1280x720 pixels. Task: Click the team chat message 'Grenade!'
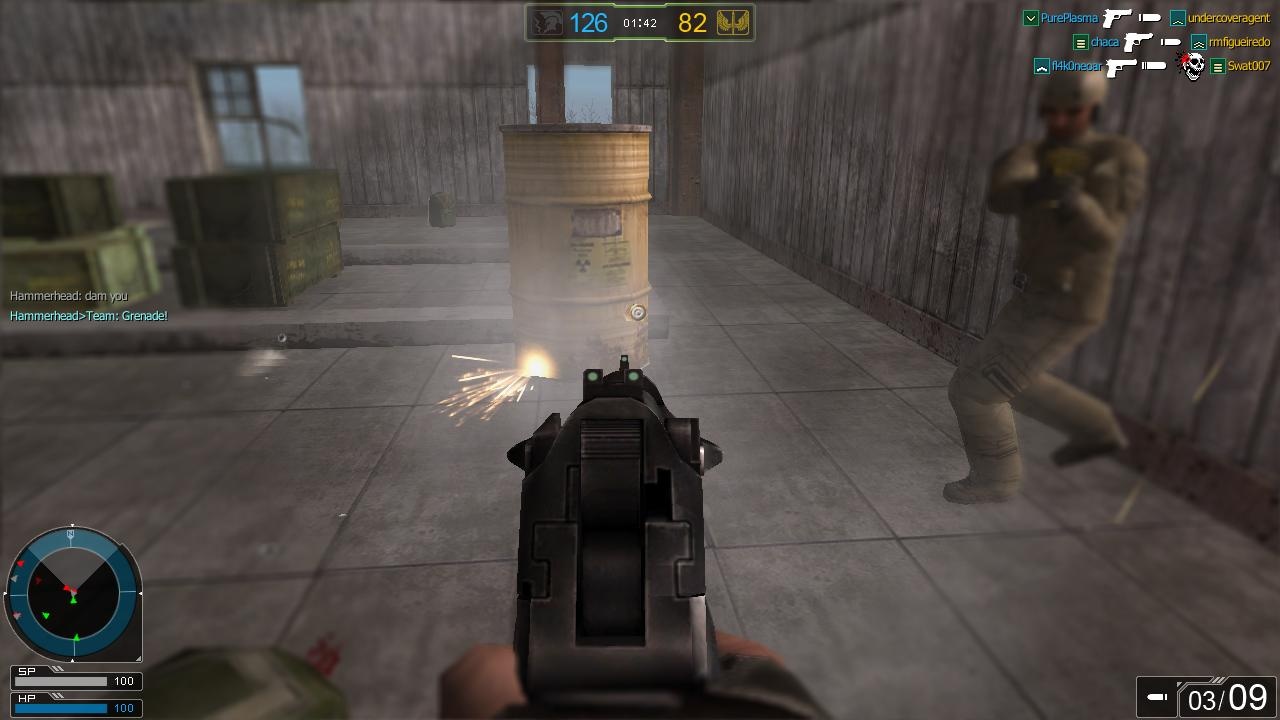point(87,315)
